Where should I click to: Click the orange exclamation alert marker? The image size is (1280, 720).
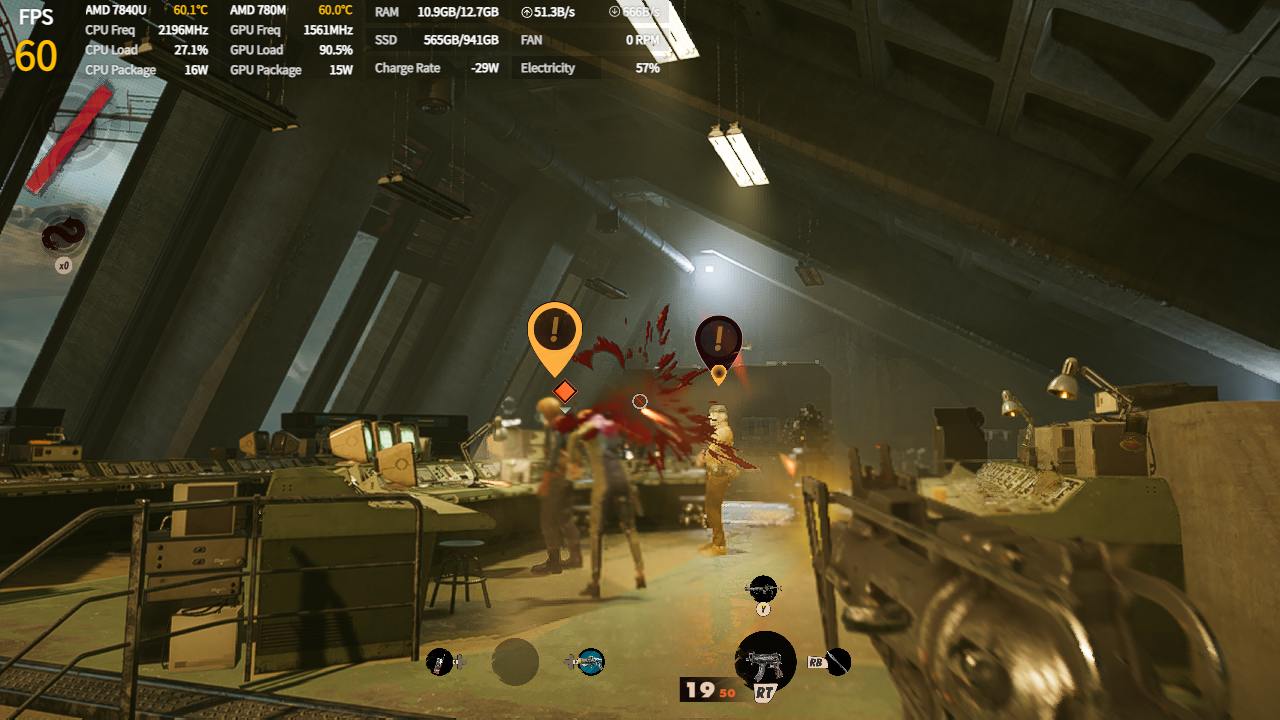pos(555,334)
